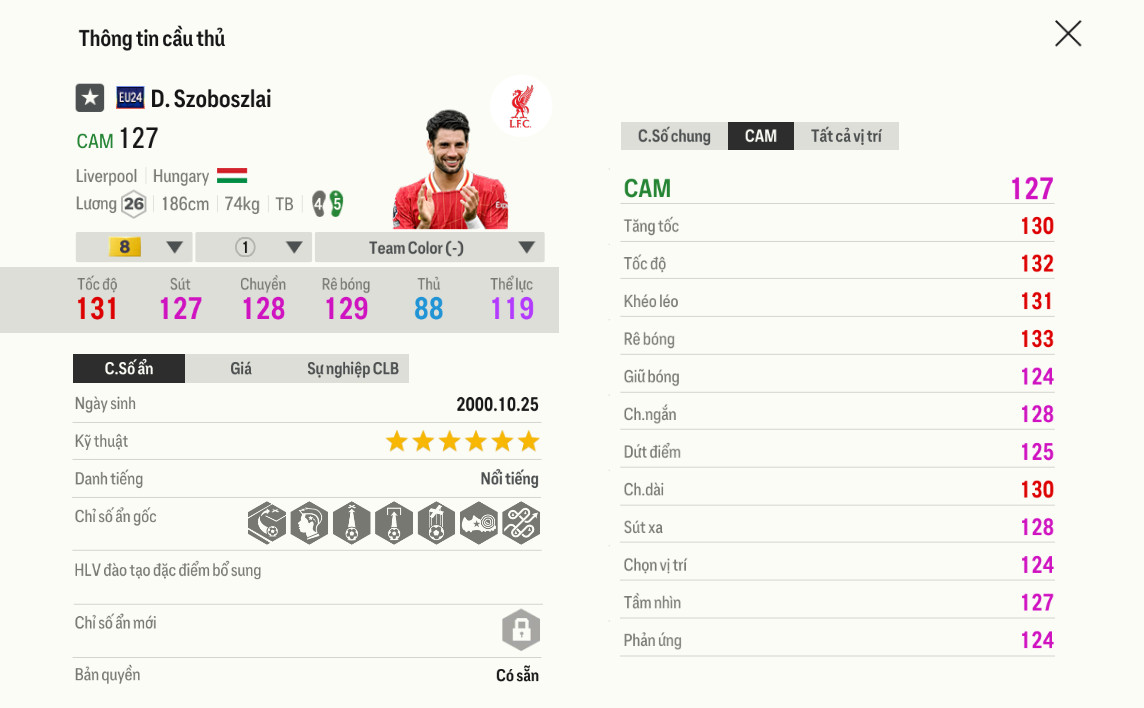Show the Sự nghiệp CLB tab
This screenshot has height=708, width=1144.
click(x=352, y=369)
